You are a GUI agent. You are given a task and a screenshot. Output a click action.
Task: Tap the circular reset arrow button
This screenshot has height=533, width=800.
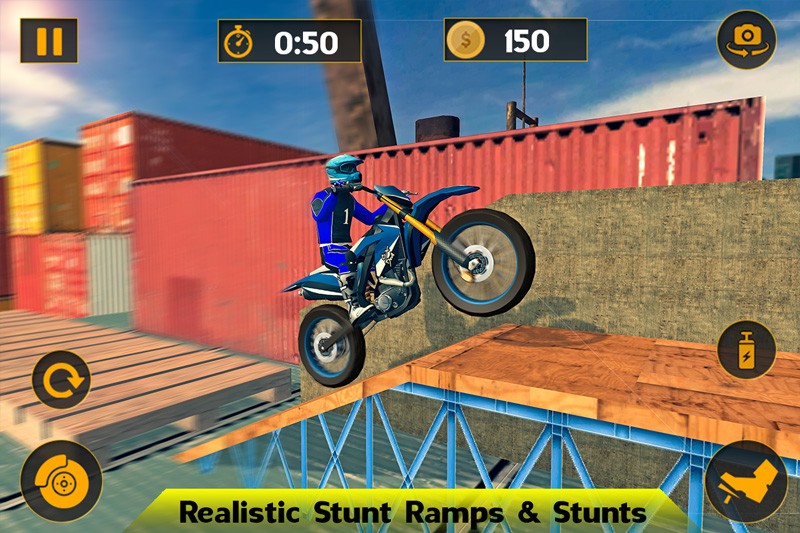[x=61, y=380]
